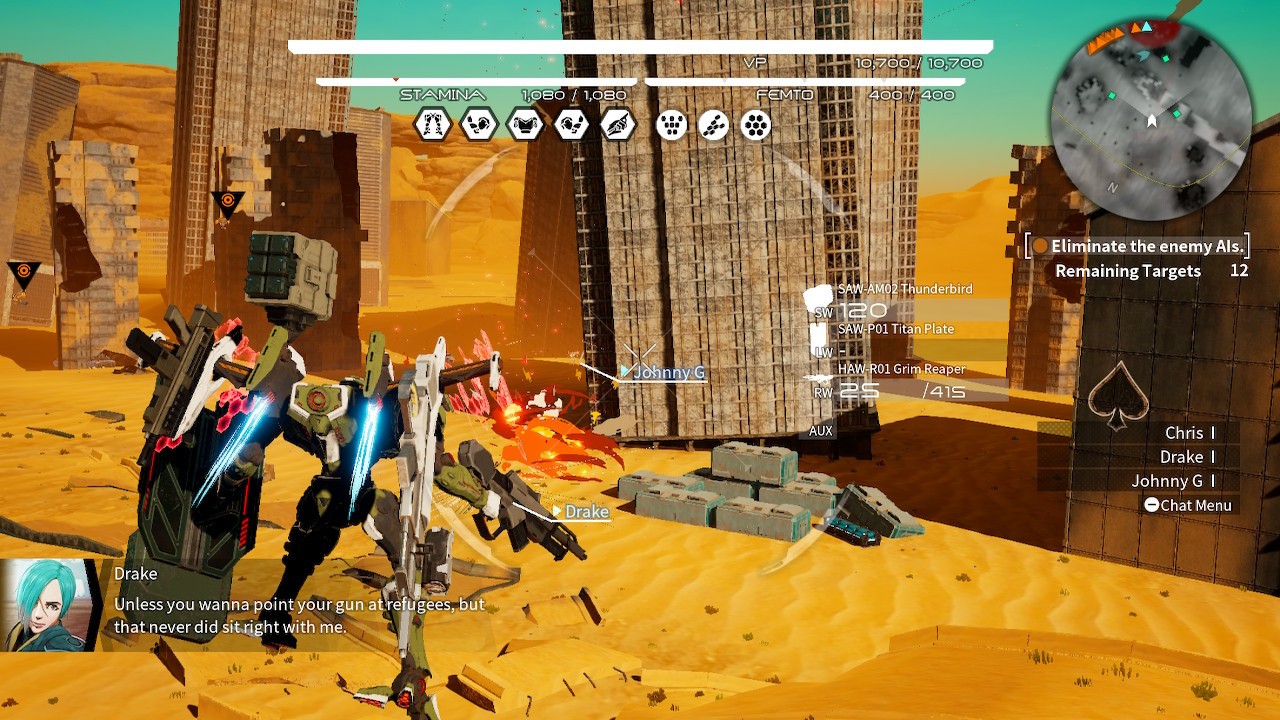Click the circular minimap radar
This screenshot has width=1280, height=720.
[x=1152, y=120]
